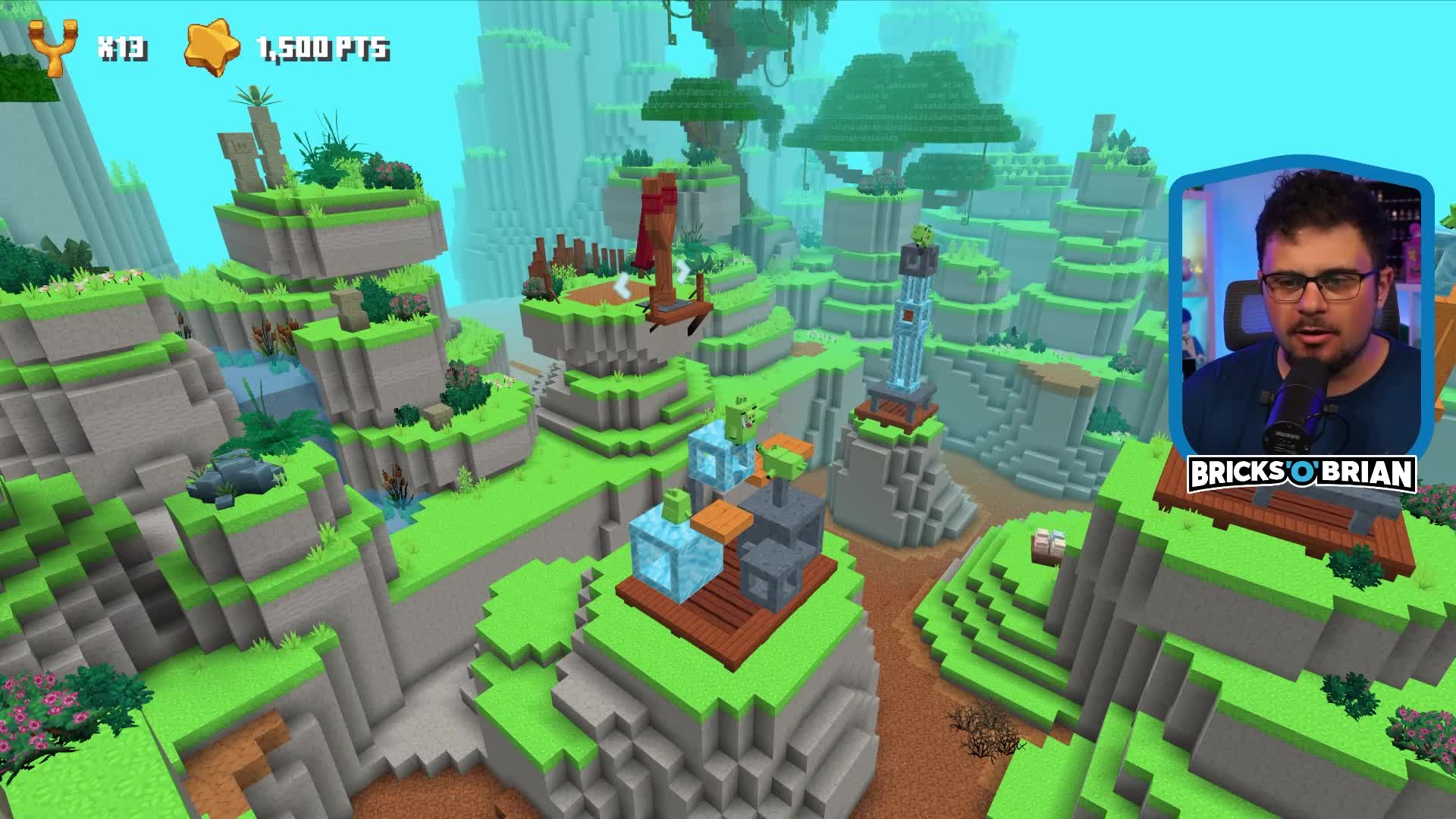Image resolution: width=1456 pixels, height=819 pixels.
Task: Click the pig near the orange plank
Action: pyautogui.click(x=675, y=504)
